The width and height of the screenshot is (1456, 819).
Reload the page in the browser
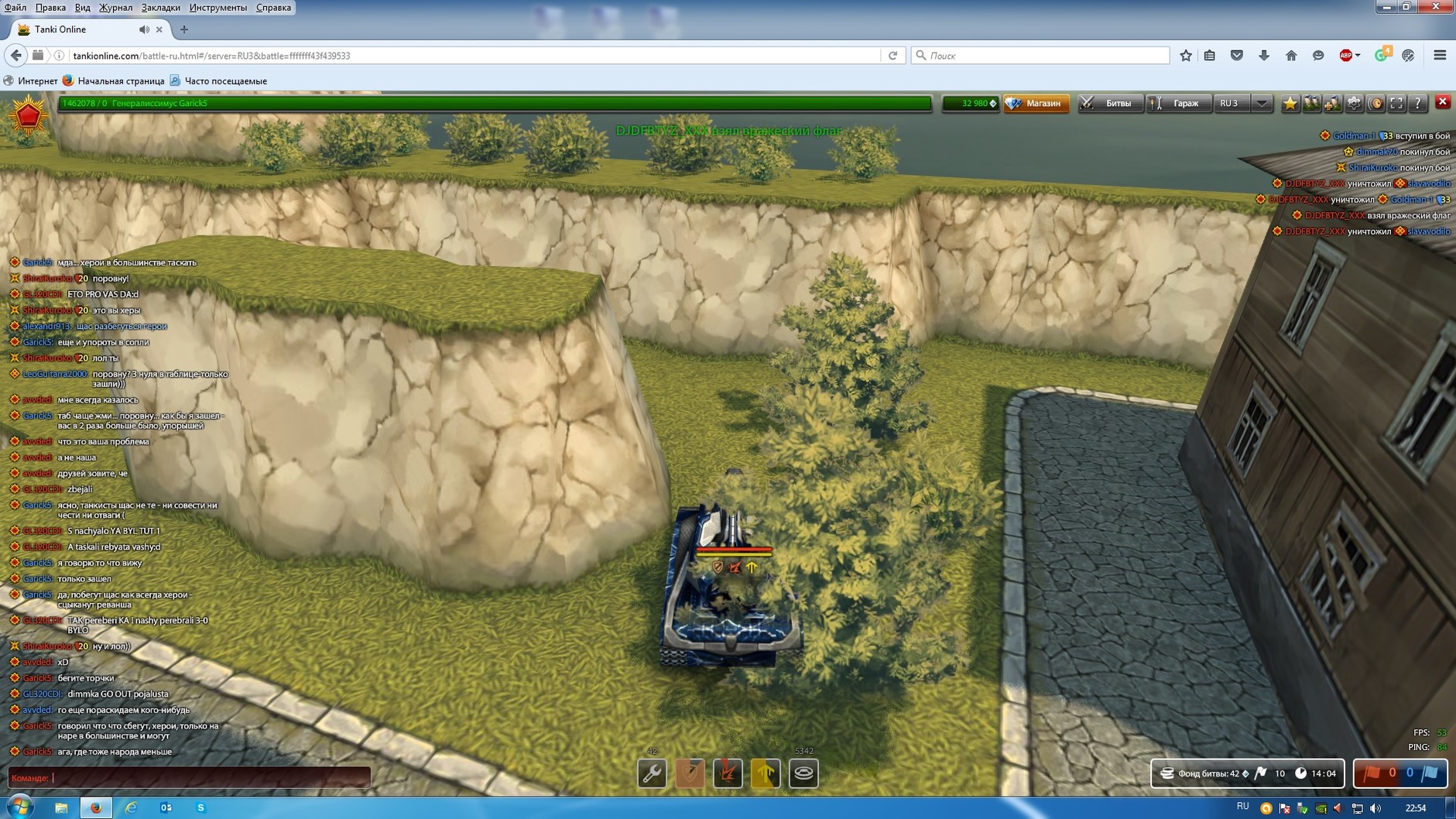[892, 56]
